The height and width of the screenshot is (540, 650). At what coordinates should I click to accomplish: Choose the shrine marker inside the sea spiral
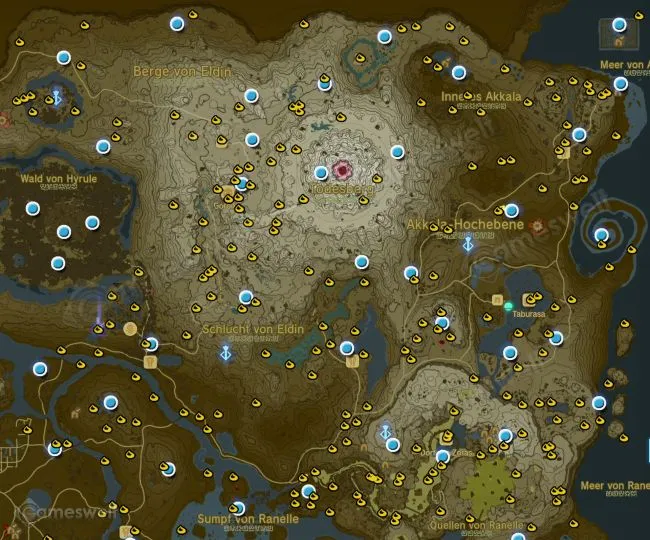[601, 236]
